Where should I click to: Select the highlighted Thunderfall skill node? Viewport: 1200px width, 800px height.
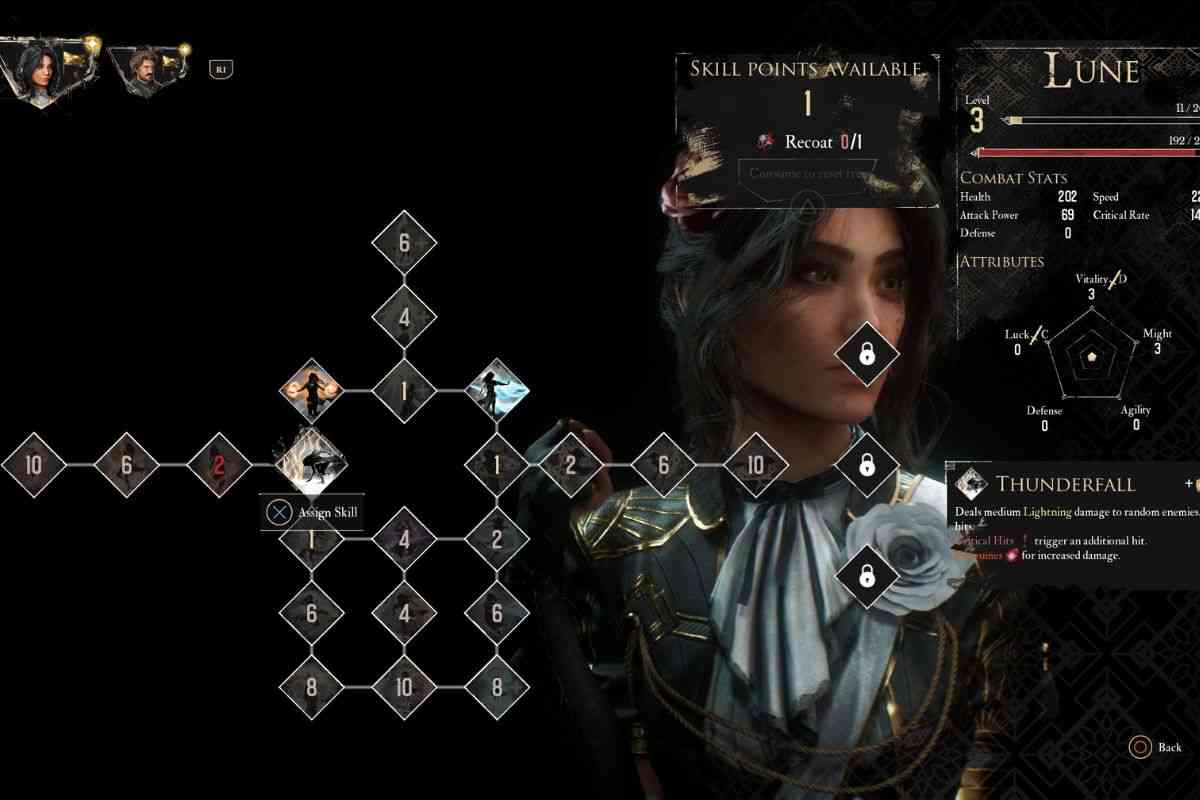point(311,463)
